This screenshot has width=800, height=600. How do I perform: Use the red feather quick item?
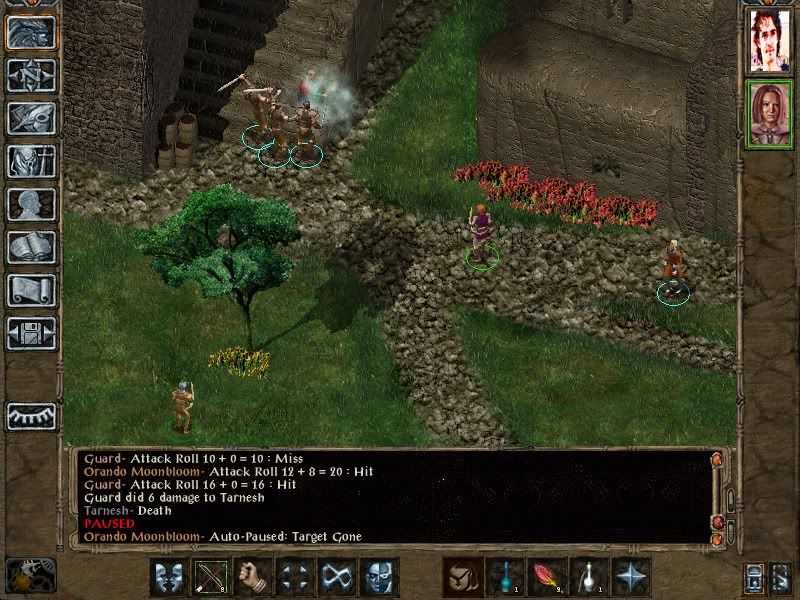pyautogui.click(x=547, y=577)
